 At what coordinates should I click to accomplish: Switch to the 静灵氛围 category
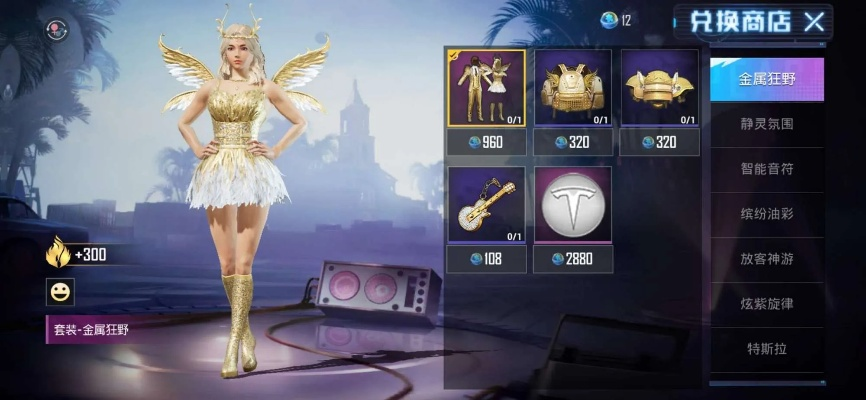pyautogui.click(x=767, y=126)
